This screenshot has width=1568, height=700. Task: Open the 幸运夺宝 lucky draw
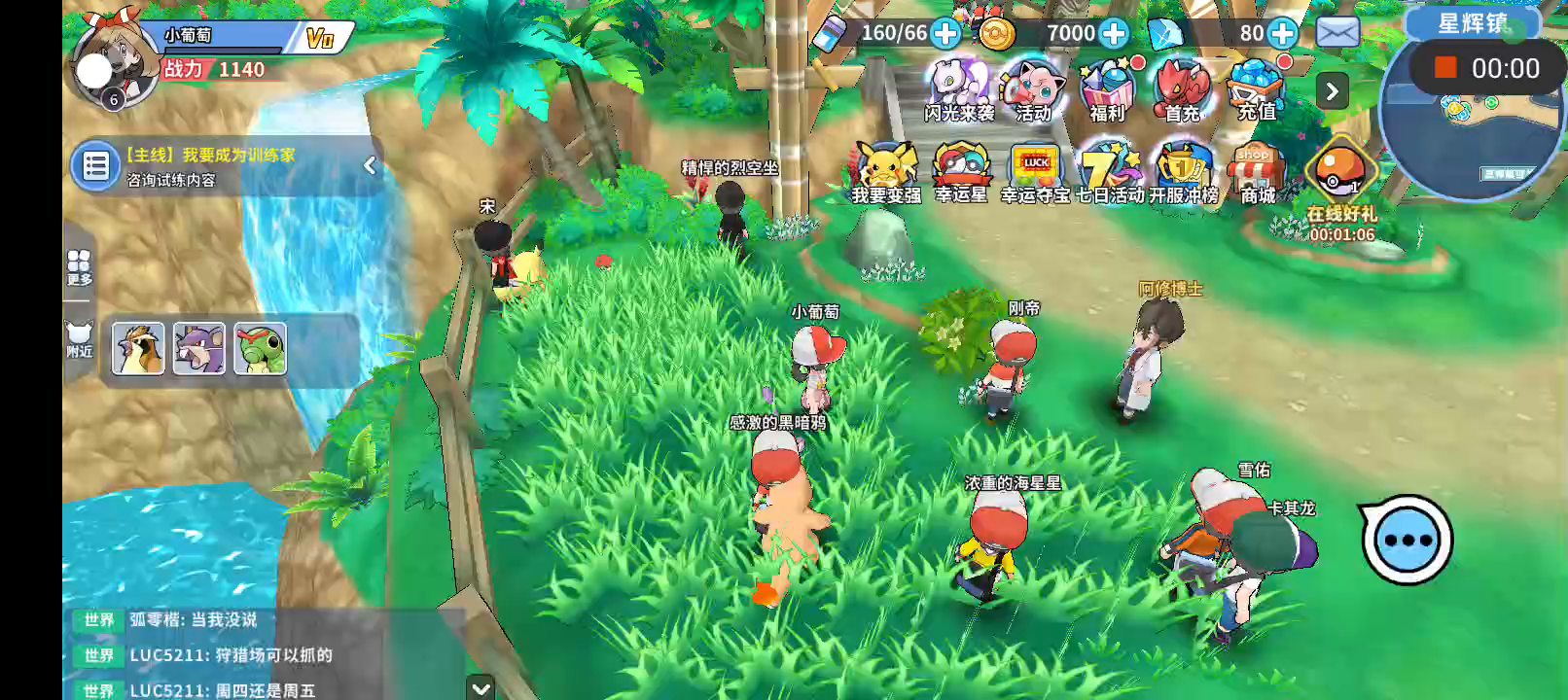1035,172
